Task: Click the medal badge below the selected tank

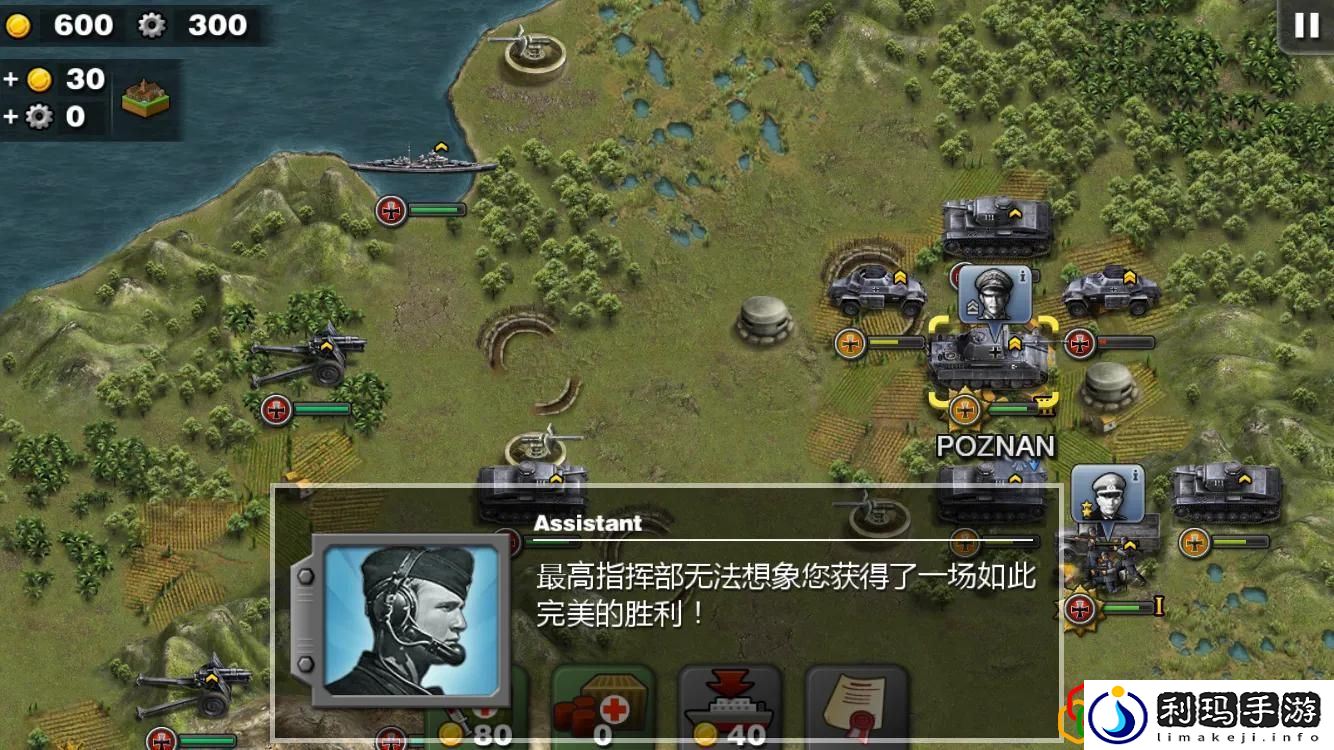Action: (965, 410)
